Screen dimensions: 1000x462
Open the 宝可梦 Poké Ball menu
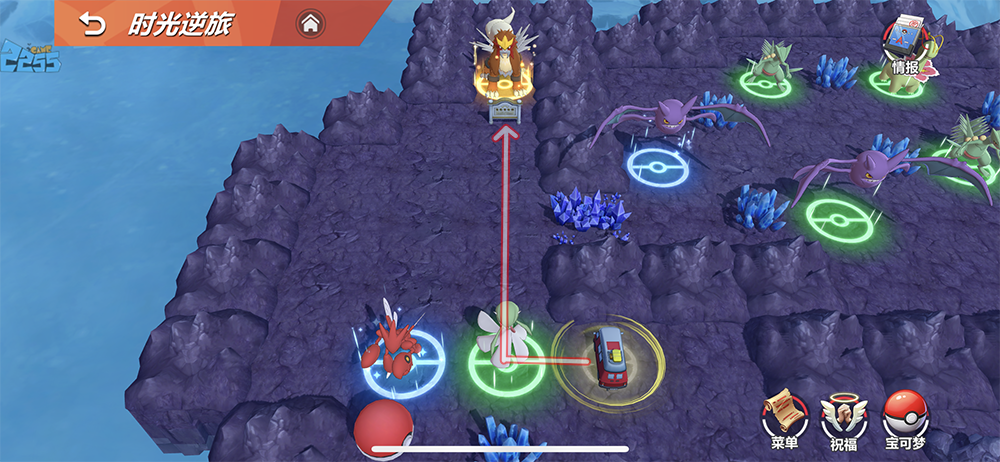tap(906, 416)
